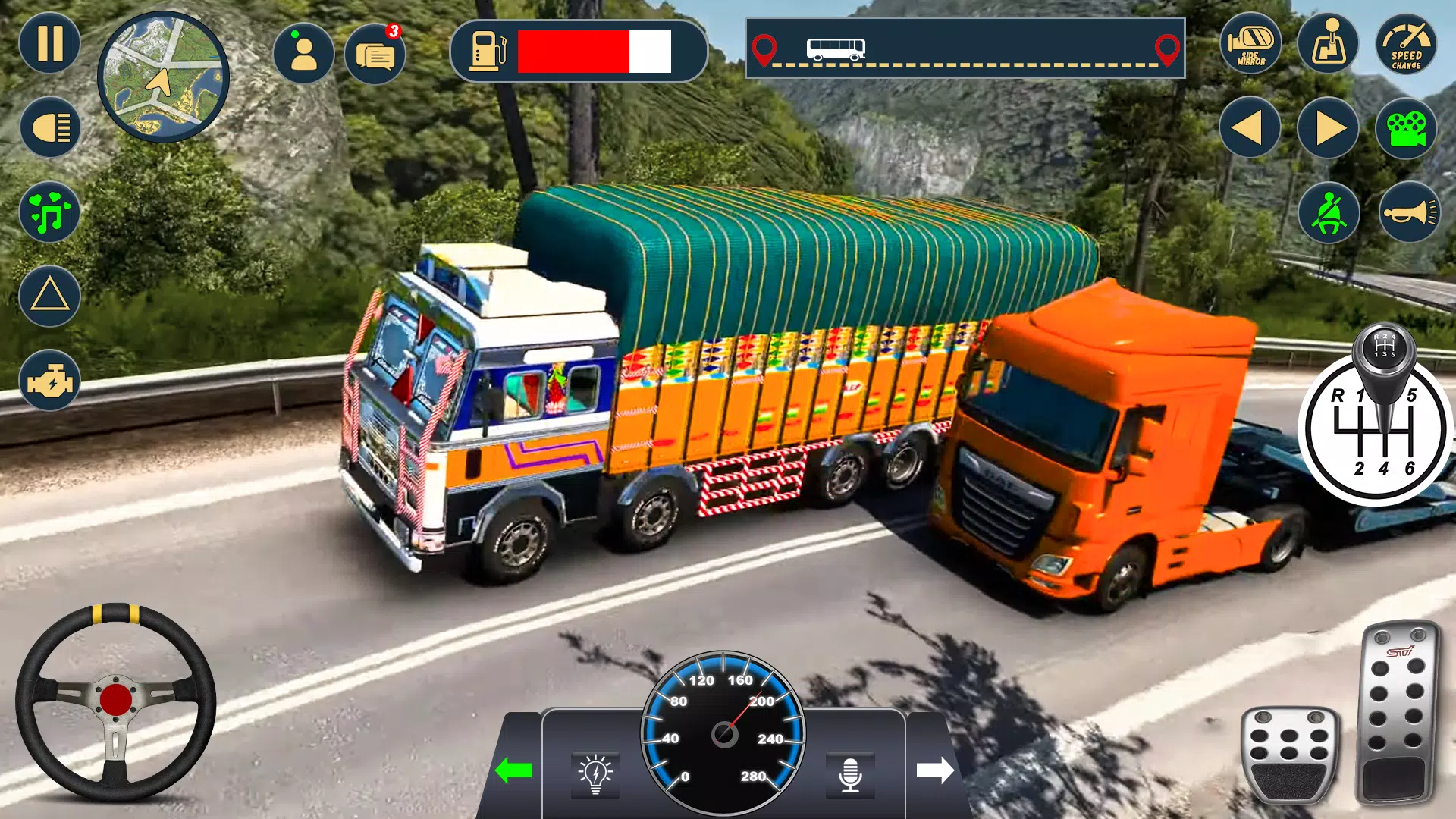
Task: Select the Speed Change button
Action: [1406, 44]
